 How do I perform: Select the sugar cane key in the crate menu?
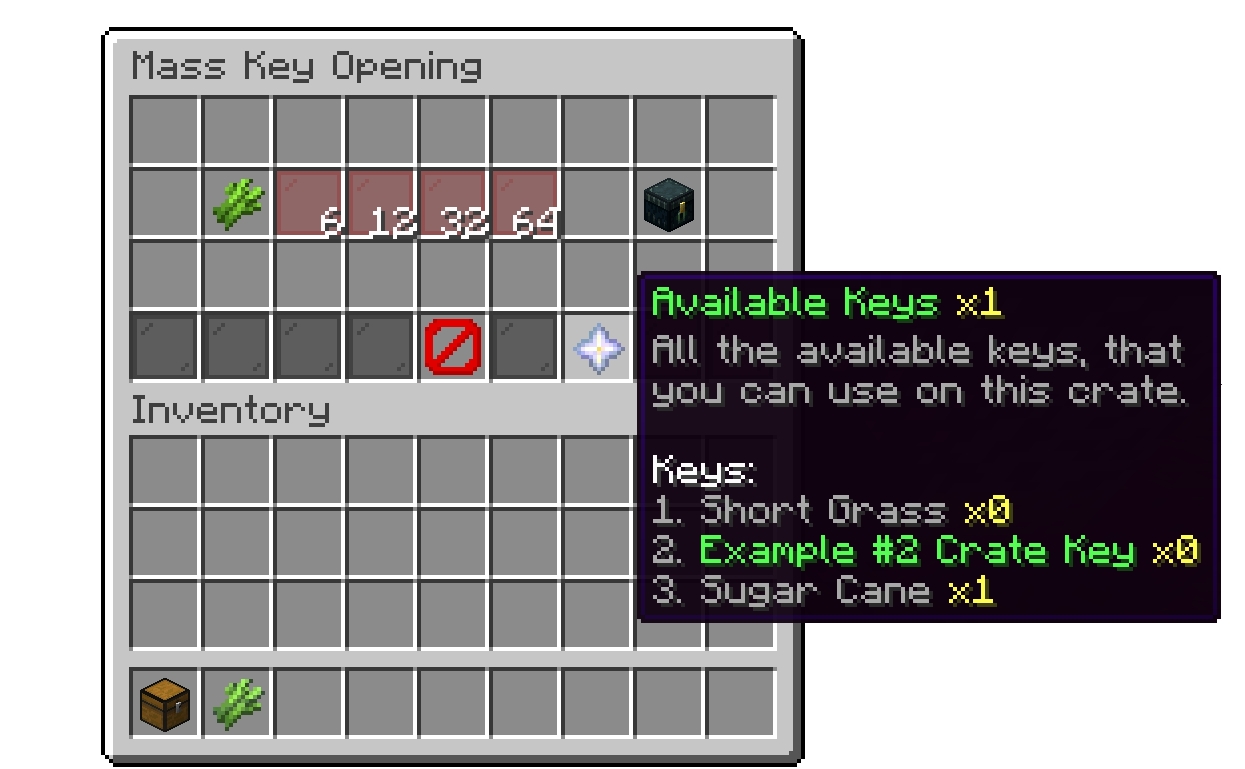237,204
